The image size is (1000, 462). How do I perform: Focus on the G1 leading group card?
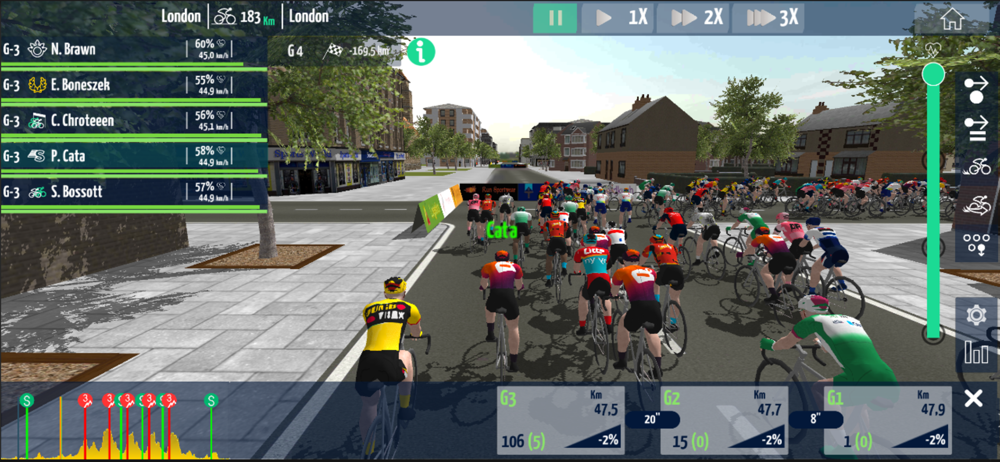pos(887,420)
